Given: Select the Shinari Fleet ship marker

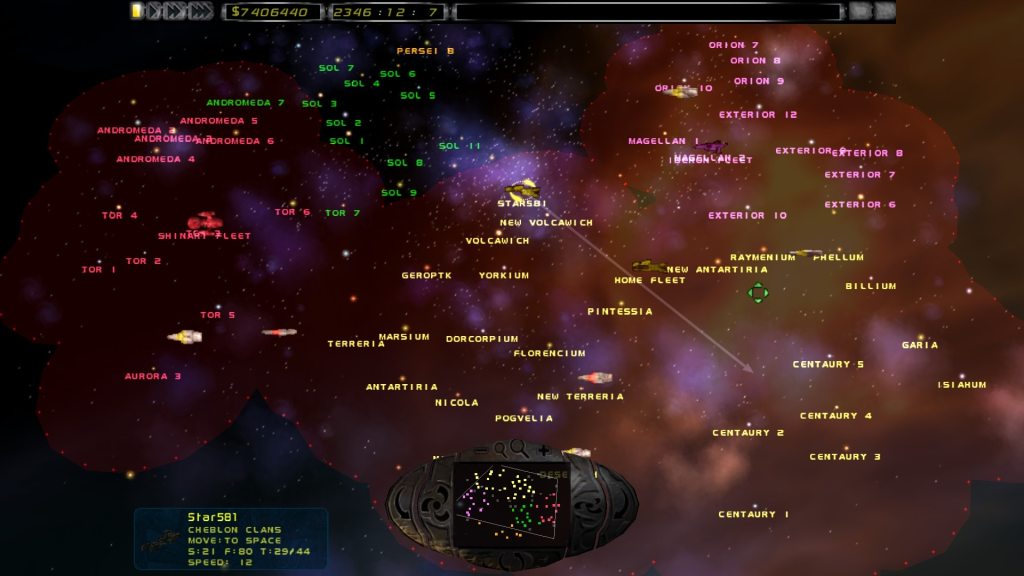Looking at the screenshot, I should coord(204,221).
